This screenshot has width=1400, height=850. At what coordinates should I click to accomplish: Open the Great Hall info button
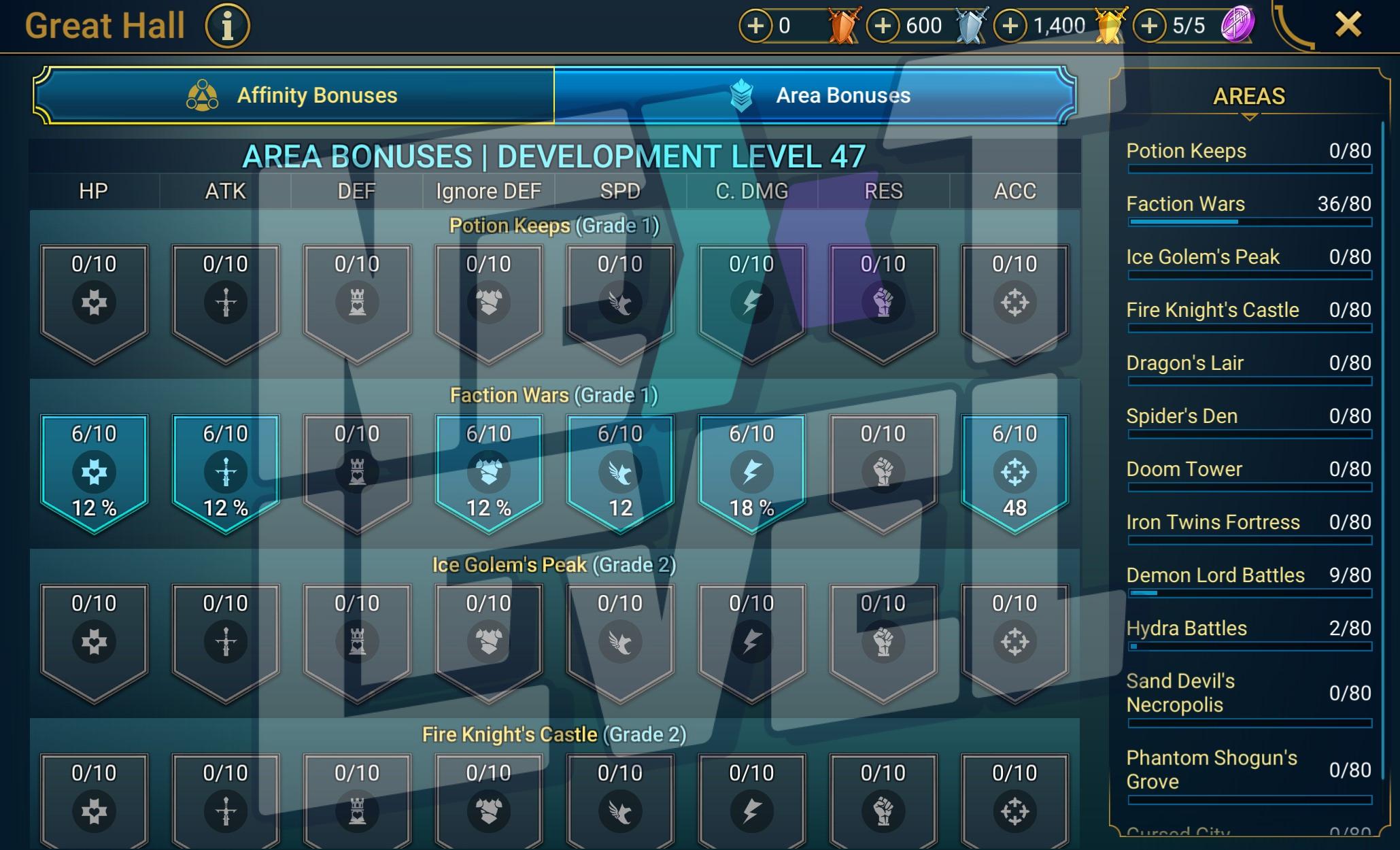pos(228,27)
